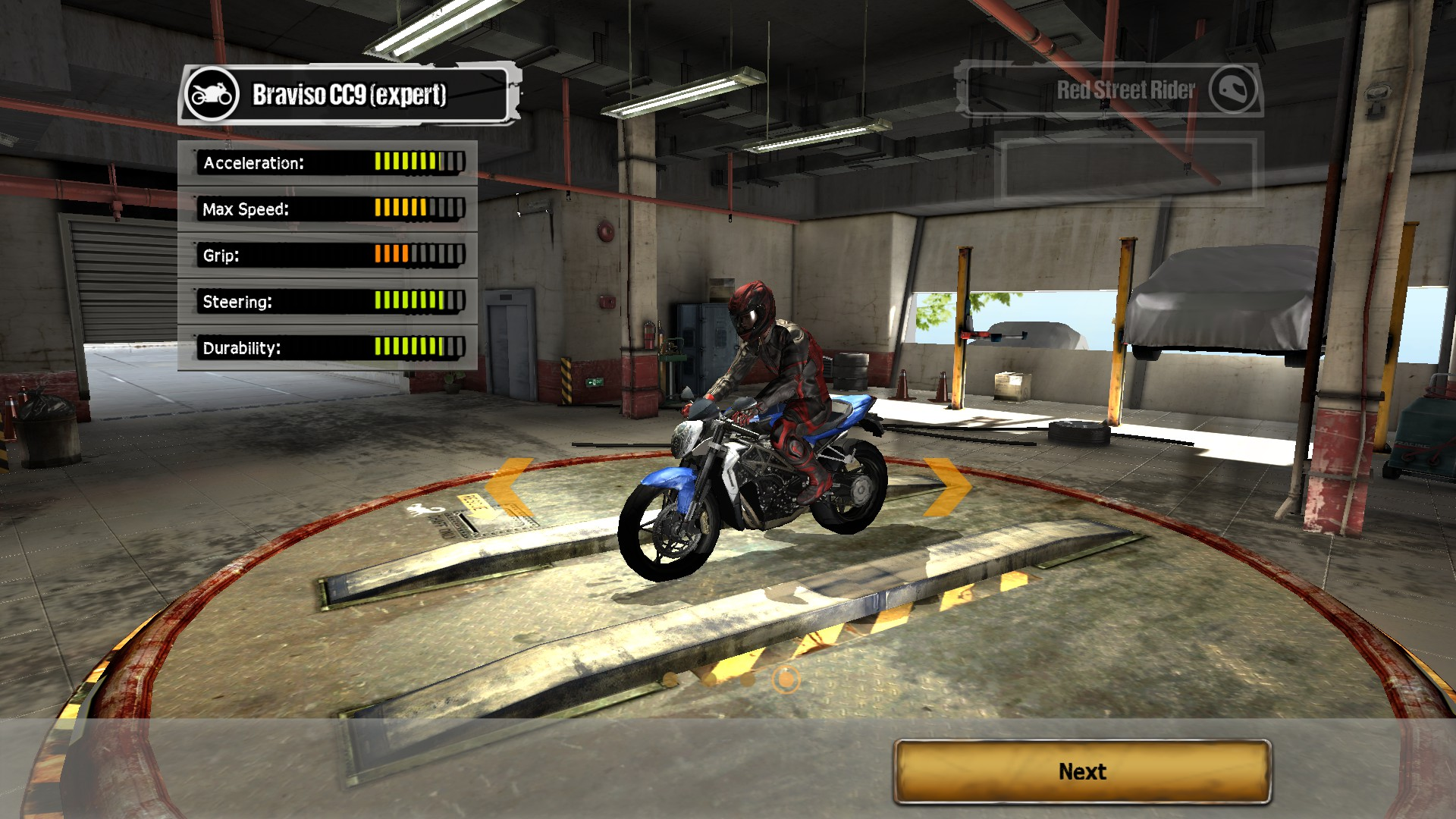Image resolution: width=1456 pixels, height=819 pixels.
Task: Select the Braviso CC9 (expert) bike tab
Action: point(349,94)
